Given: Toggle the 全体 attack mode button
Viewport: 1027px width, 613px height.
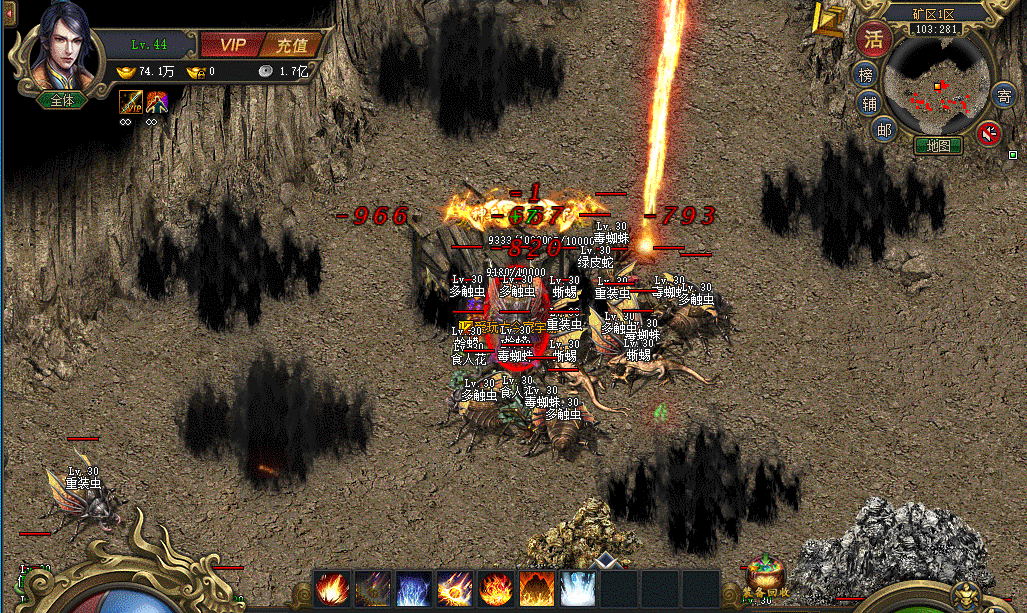Looking at the screenshot, I should pyautogui.click(x=57, y=100).
